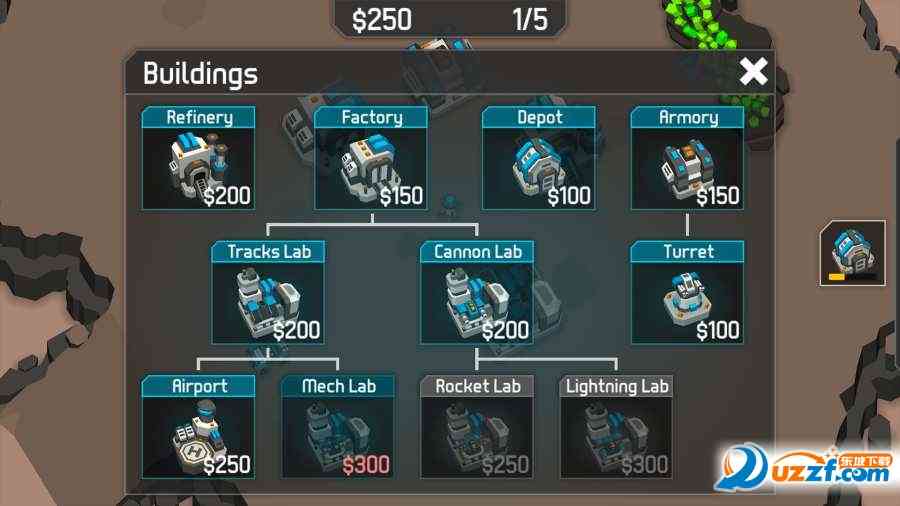Choose the locked Lightning Lab card

pos(616,427)
